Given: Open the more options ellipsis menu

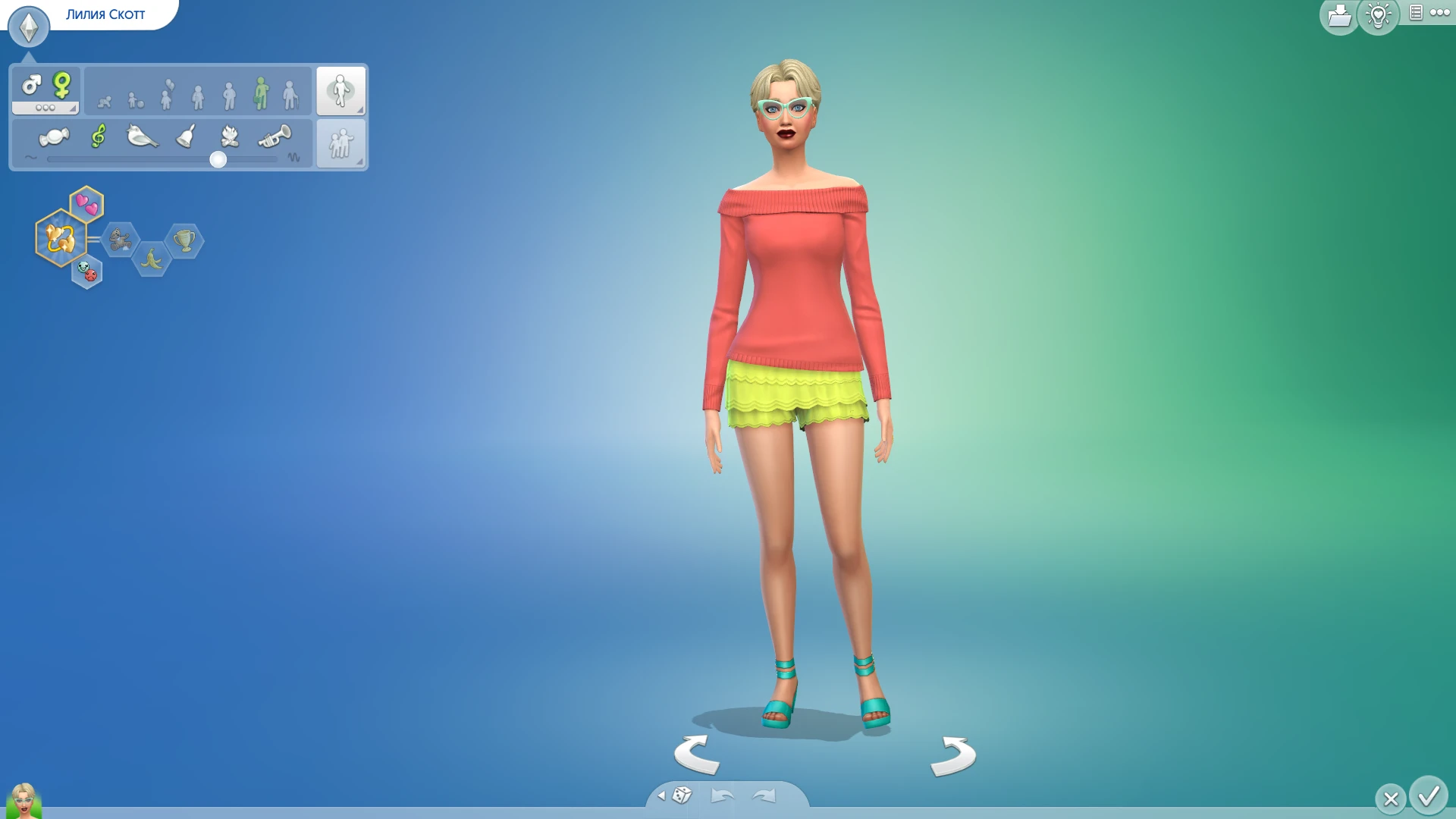Looking at the screenshot, I should (x=1440, y=13).
